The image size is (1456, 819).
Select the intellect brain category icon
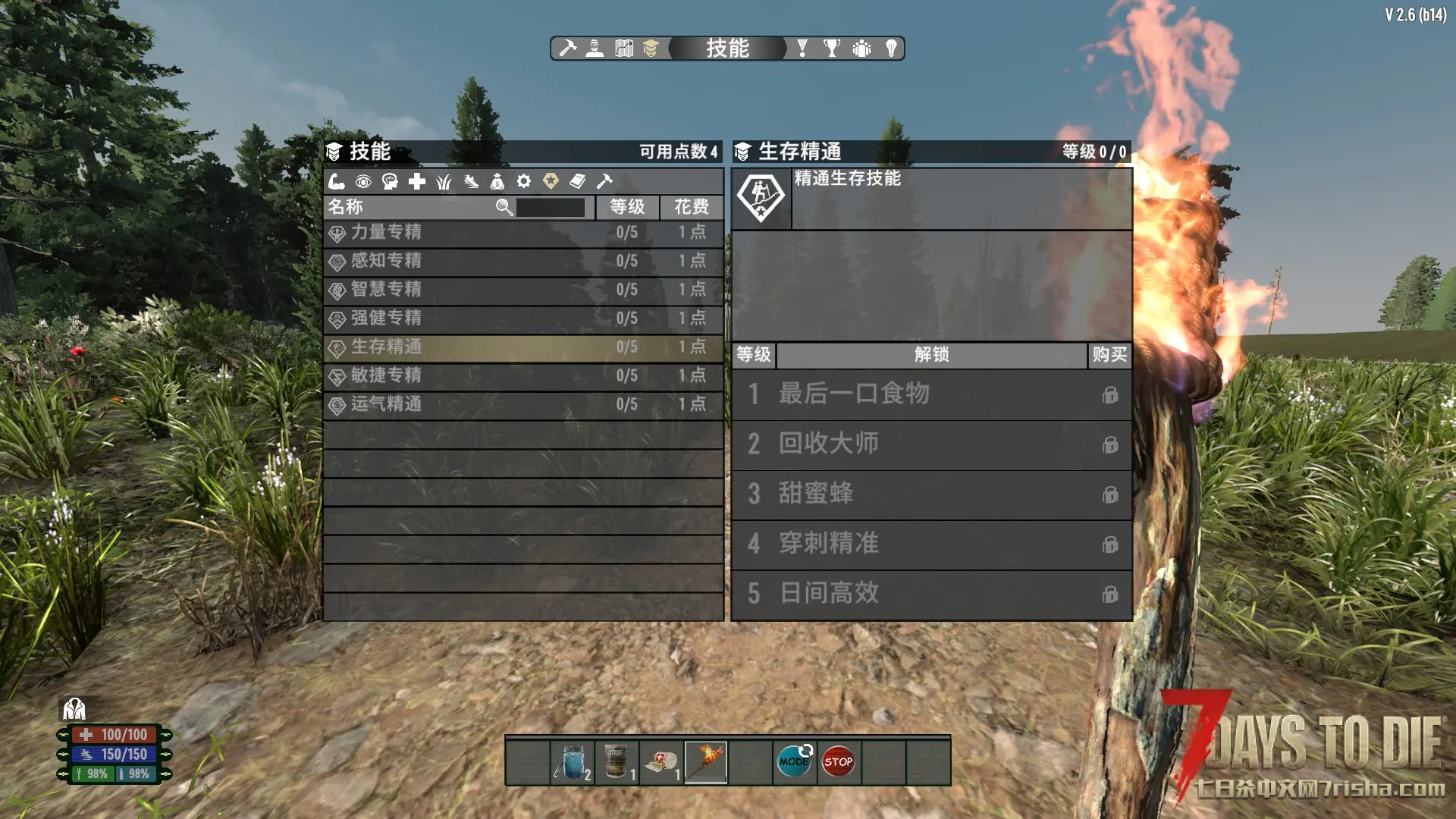(390, 181)
